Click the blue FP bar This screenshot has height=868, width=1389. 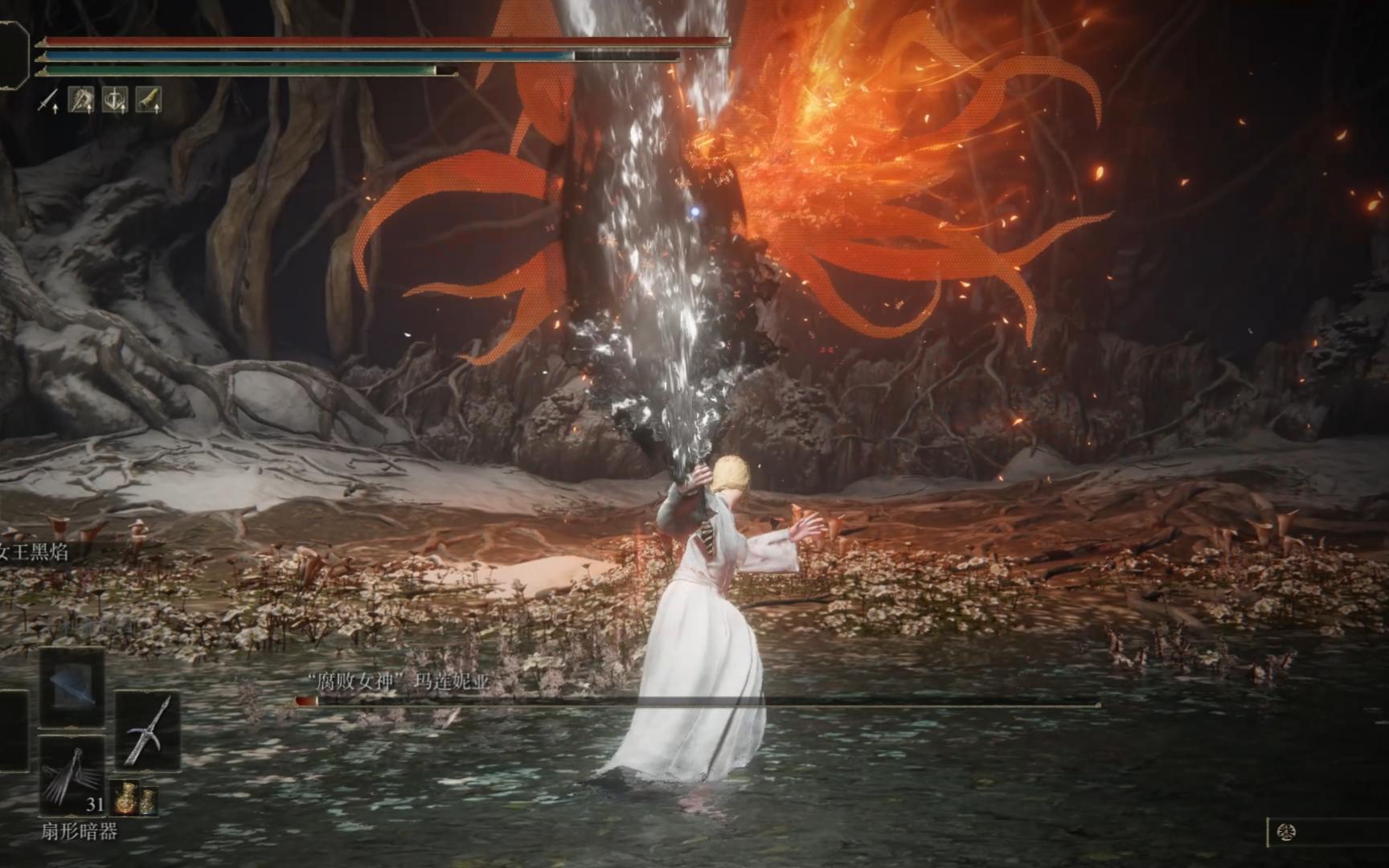(x=322, y=57)
